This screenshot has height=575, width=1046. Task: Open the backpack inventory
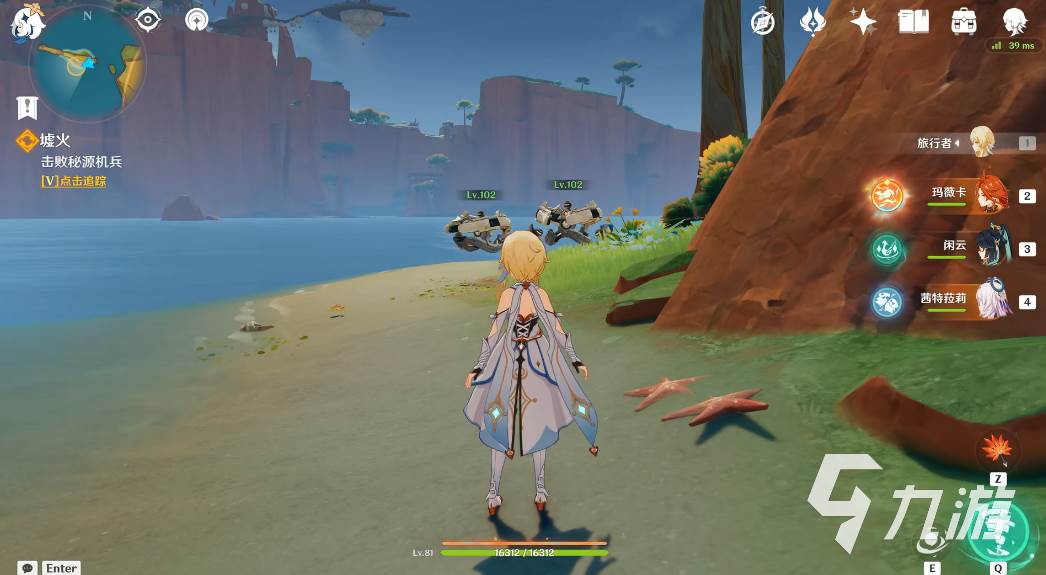[x=964, y=21]
